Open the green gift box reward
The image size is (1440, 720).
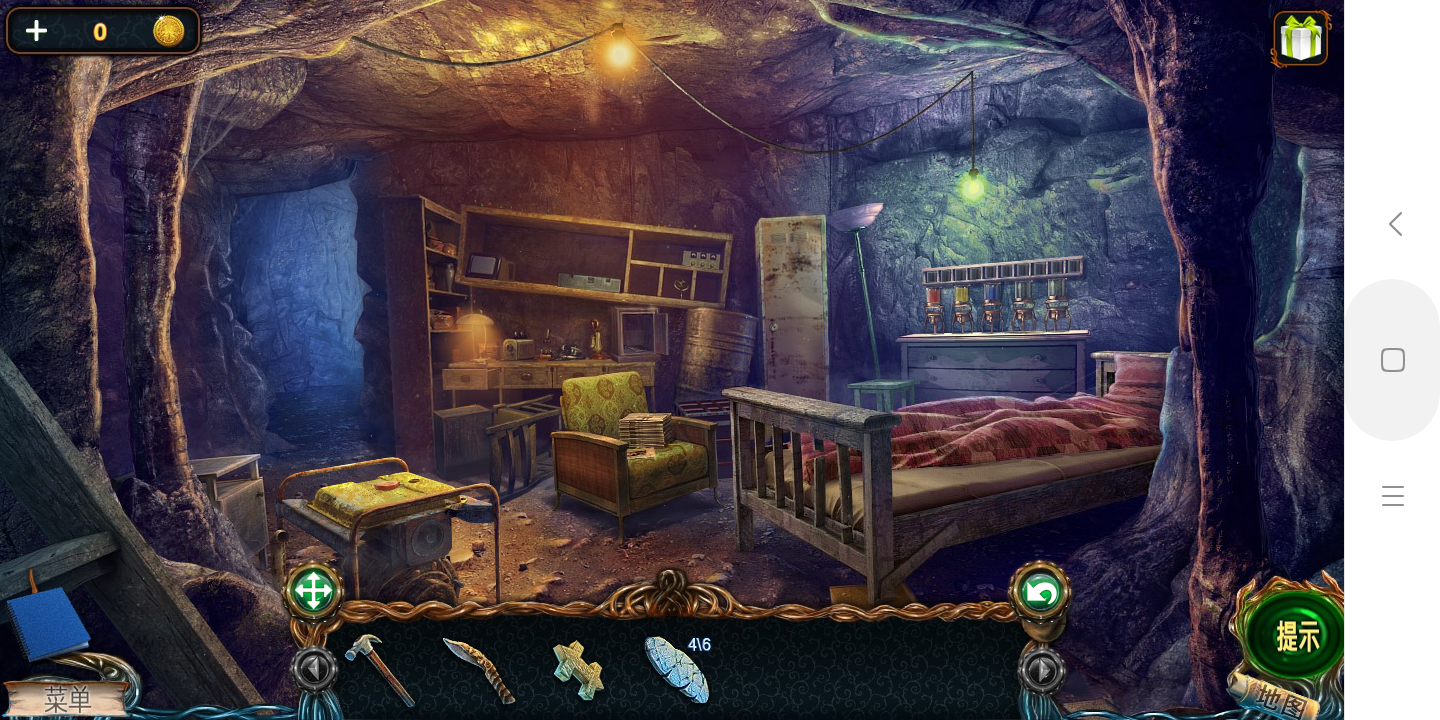[x=1300, y=40]
